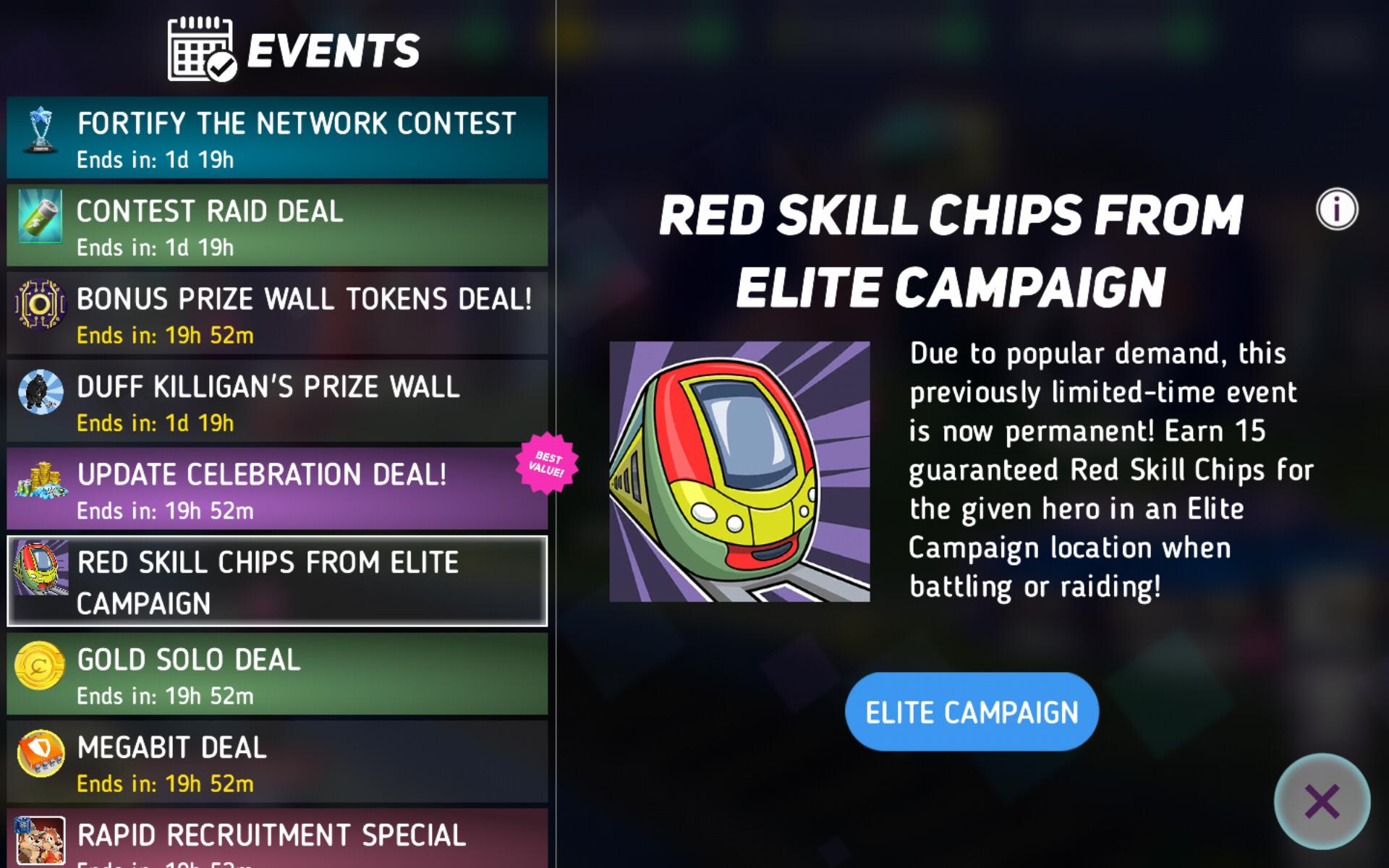Click the calendar icon in the Events header

tap(200, 49)
